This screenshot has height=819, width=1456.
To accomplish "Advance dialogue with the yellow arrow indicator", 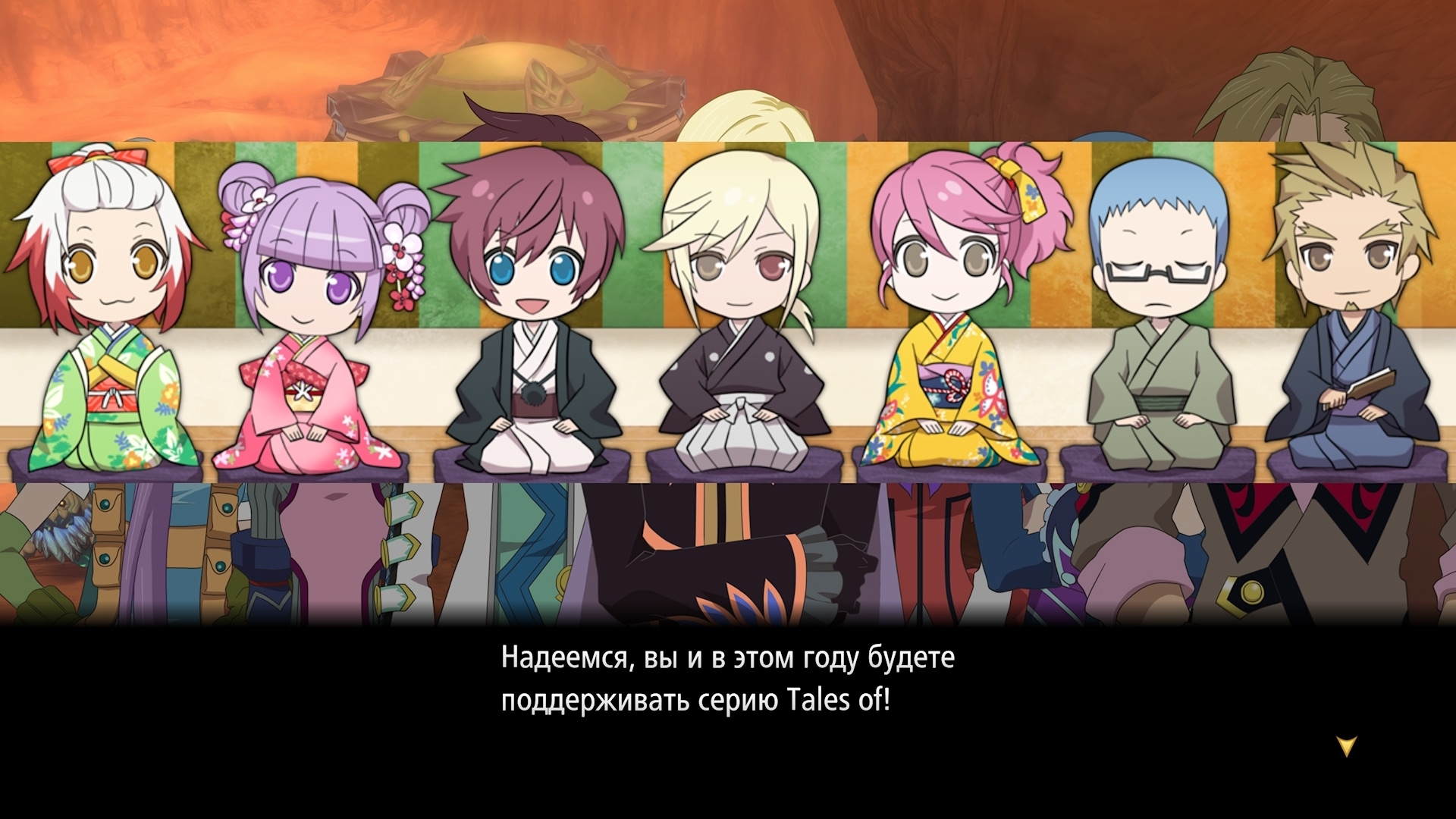I will coord(1346,746).
